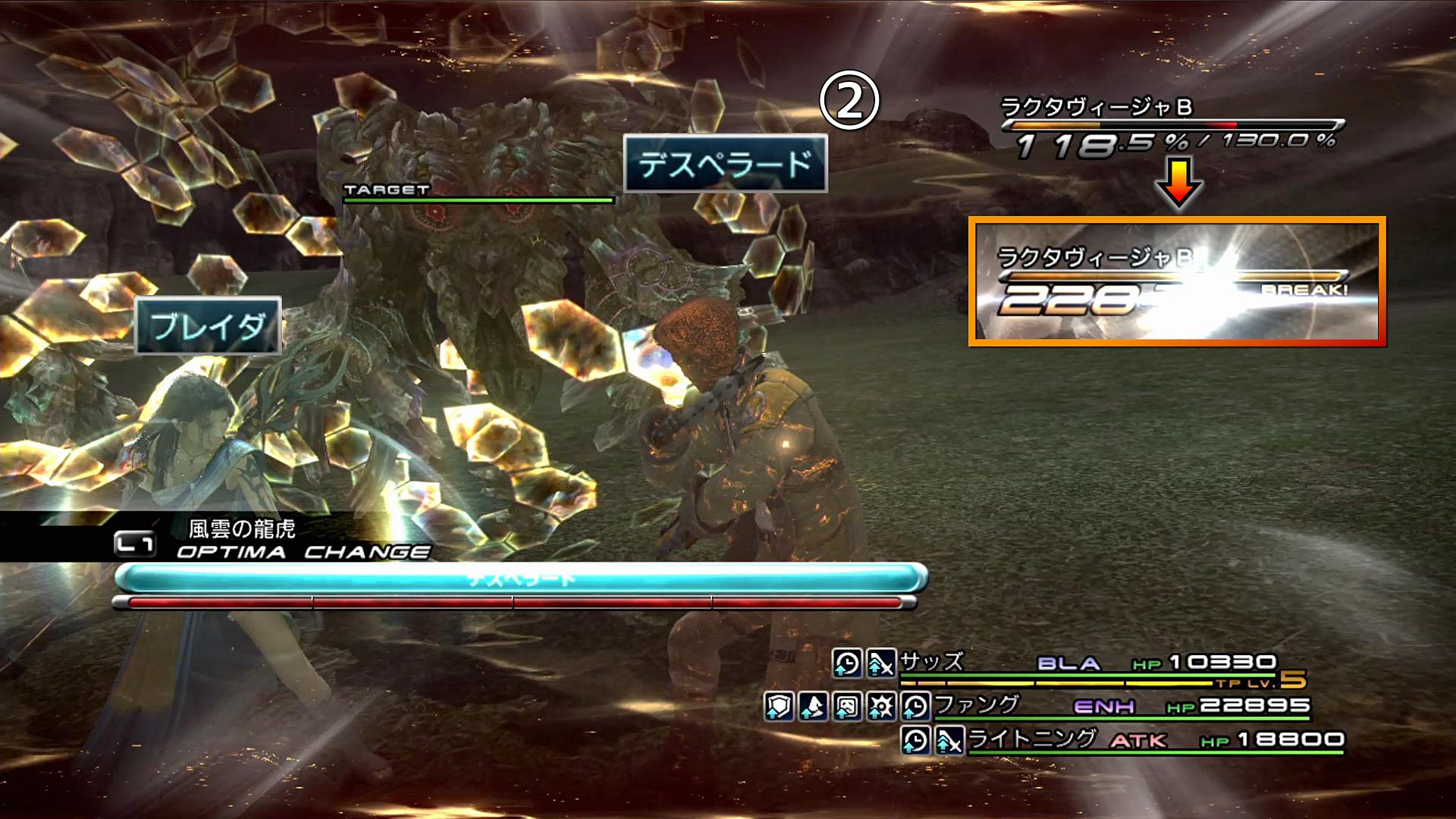Click the デスペラード ability label
Image resolution: width=1456 pixels, height=819 pixels.
725,164
